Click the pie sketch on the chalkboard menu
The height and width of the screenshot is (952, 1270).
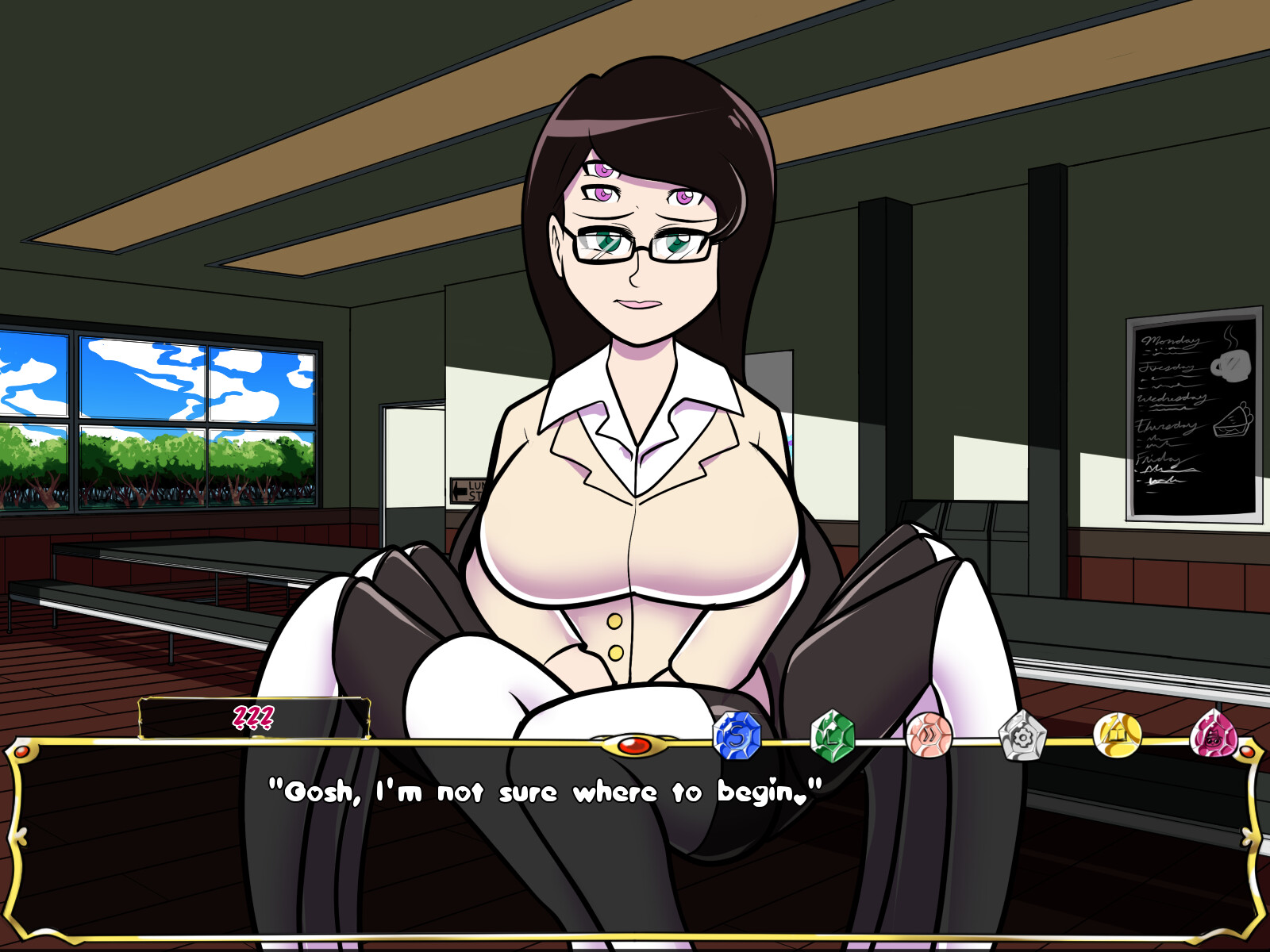[1231, 422]
